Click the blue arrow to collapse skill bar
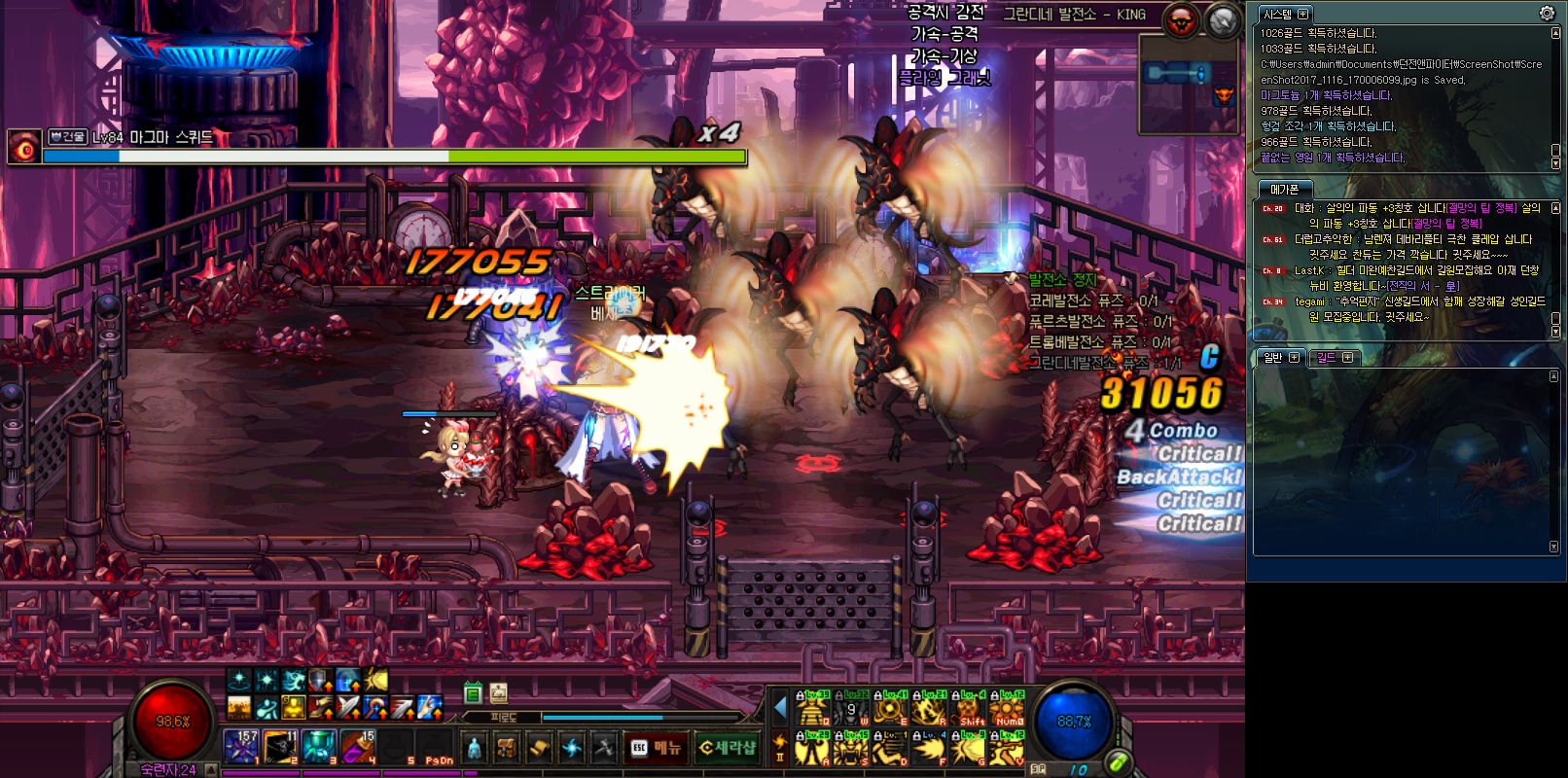Viewport: 1568px width, 778px height. point(780,707)
